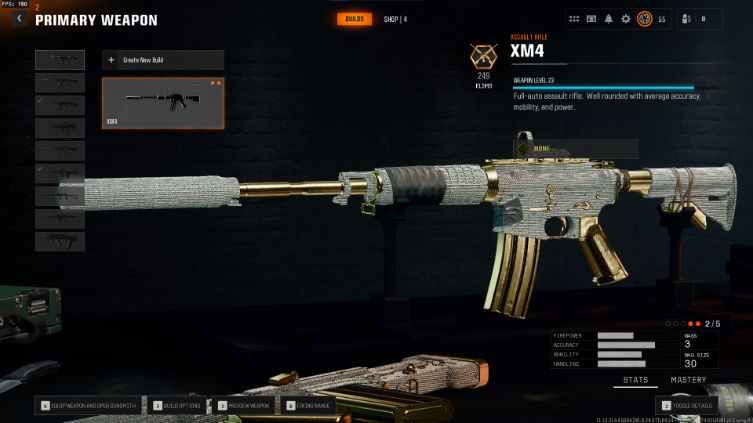The image size is (753, 423).
Task: Show notifications via the bell icon
Action: (608, 18)
